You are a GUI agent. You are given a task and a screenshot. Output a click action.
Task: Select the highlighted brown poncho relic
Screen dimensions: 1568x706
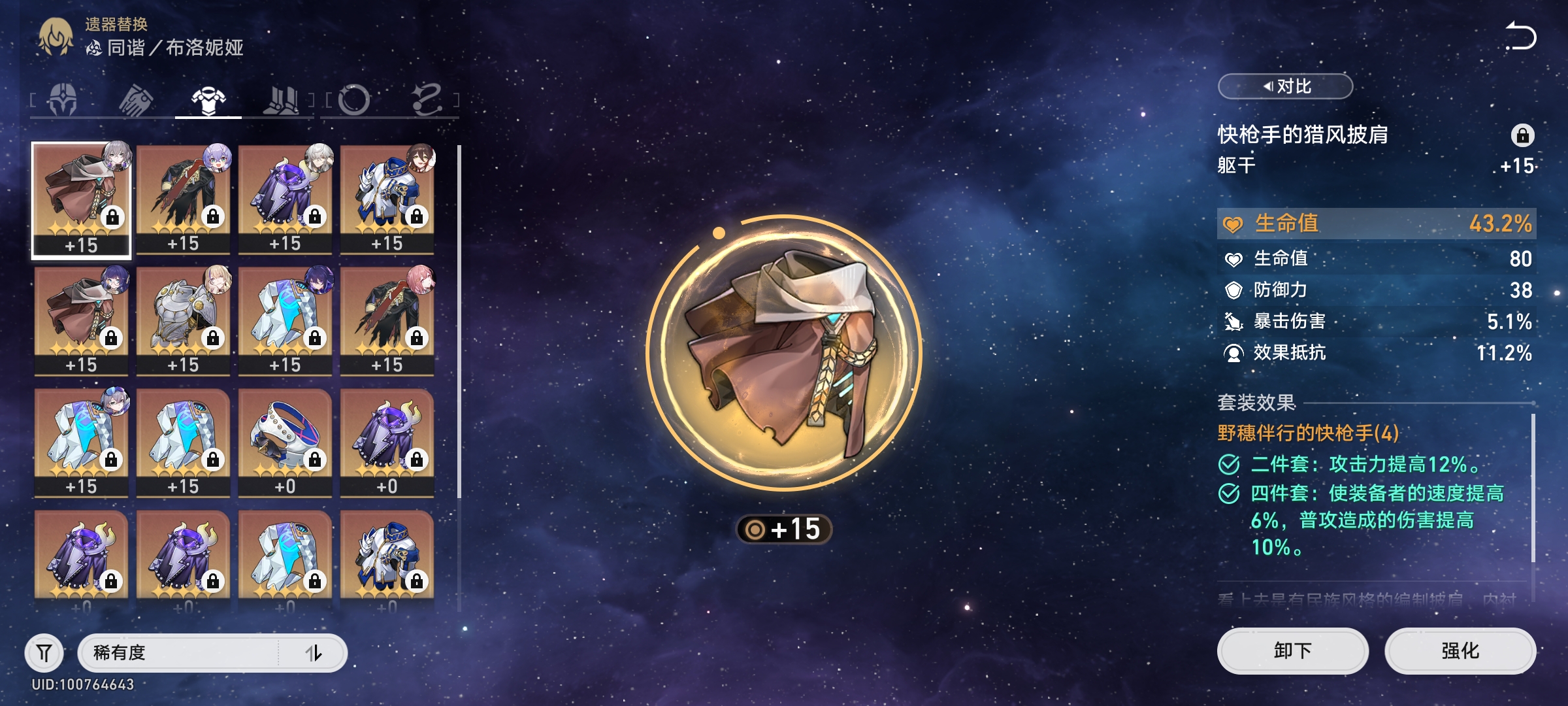tap(82, 199)
